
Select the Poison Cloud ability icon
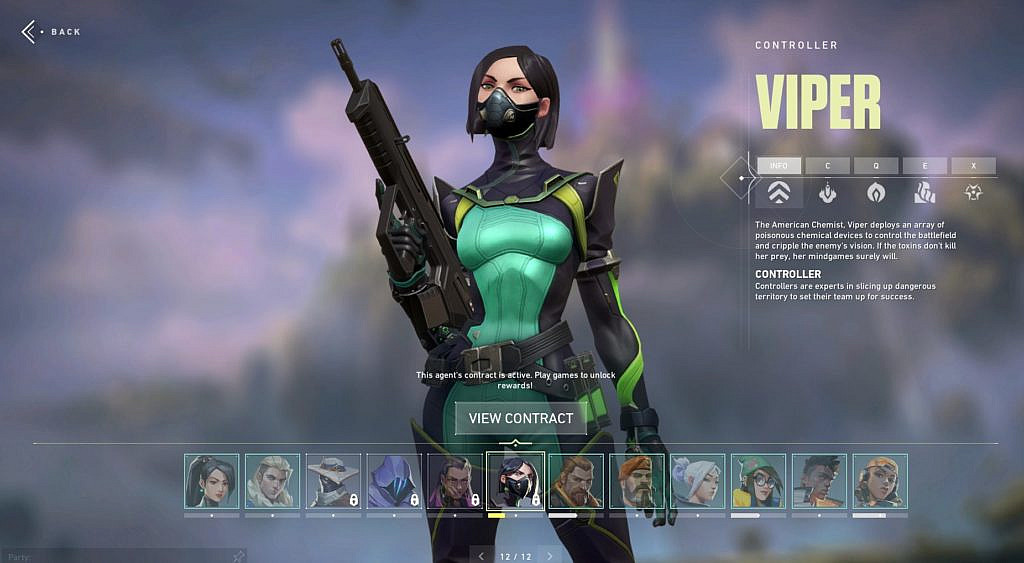coord(876,192)
